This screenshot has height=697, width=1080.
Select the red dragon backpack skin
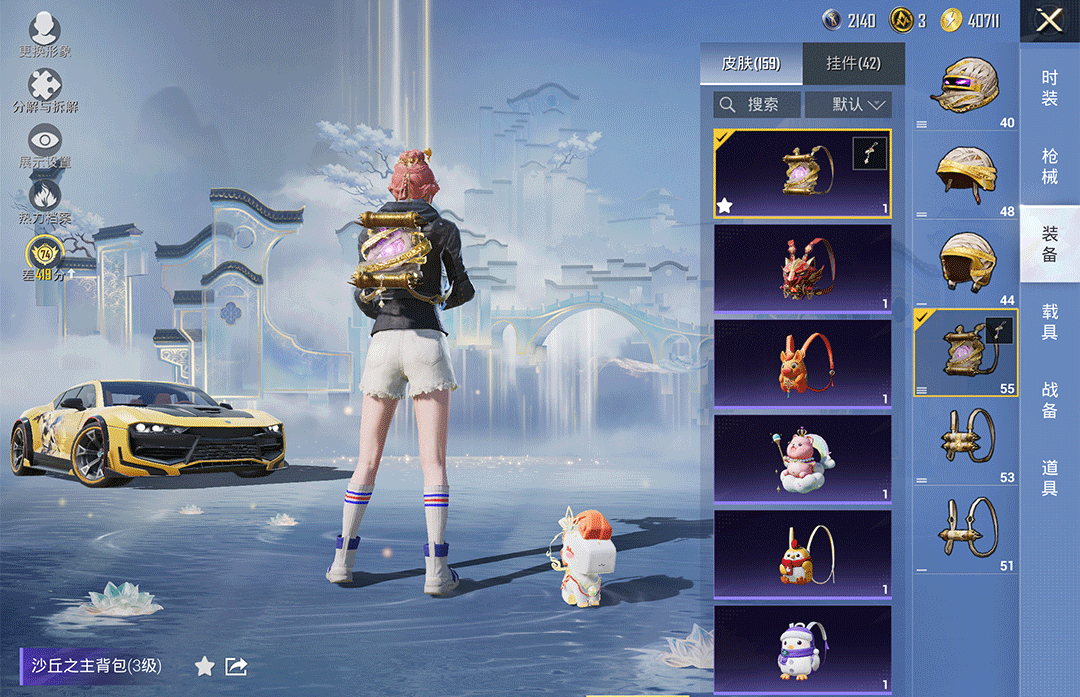click(802, 268)
